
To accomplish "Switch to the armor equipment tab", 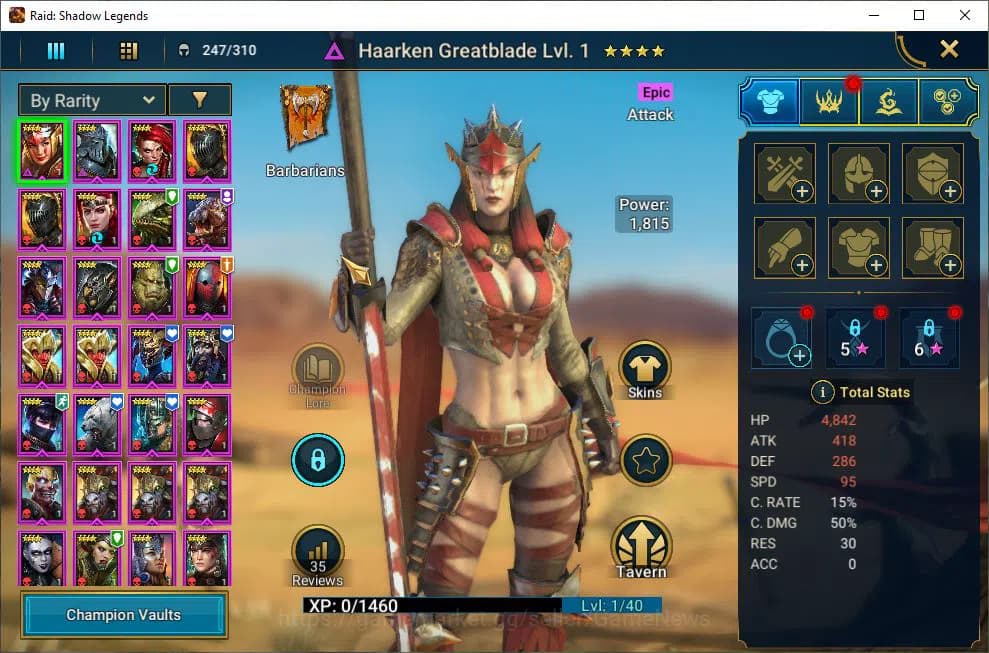I will [x=769, y=101].
